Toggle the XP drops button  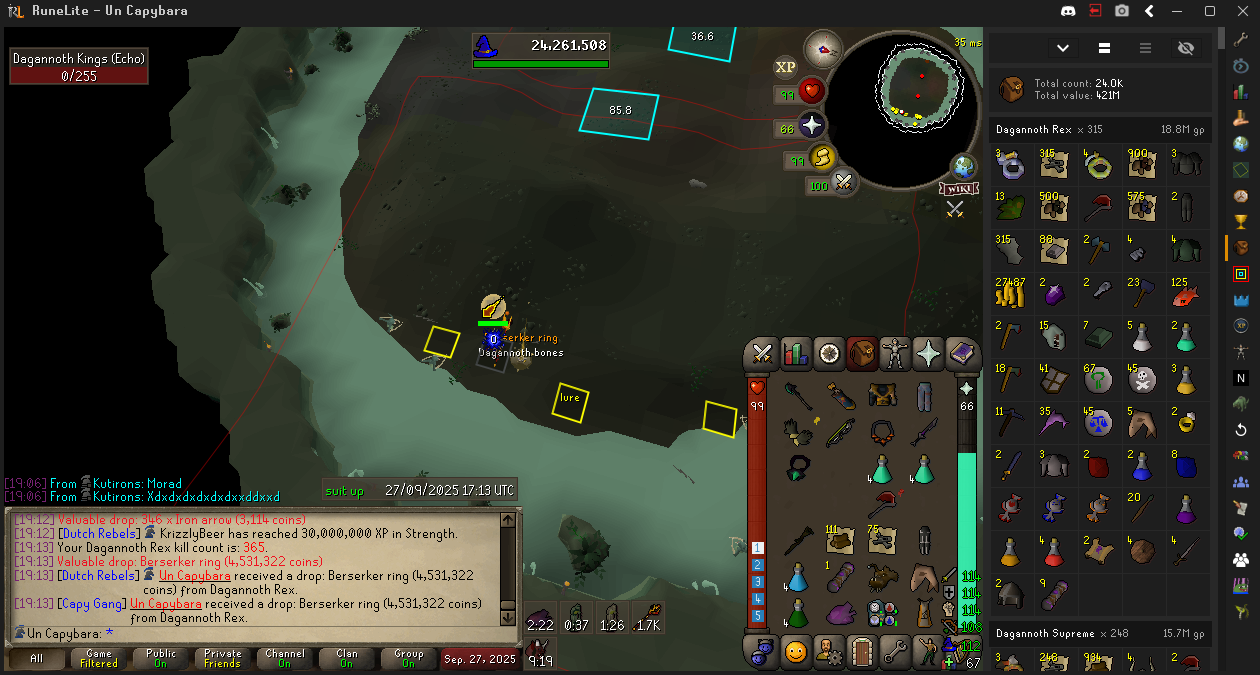[x=785, y=67]
